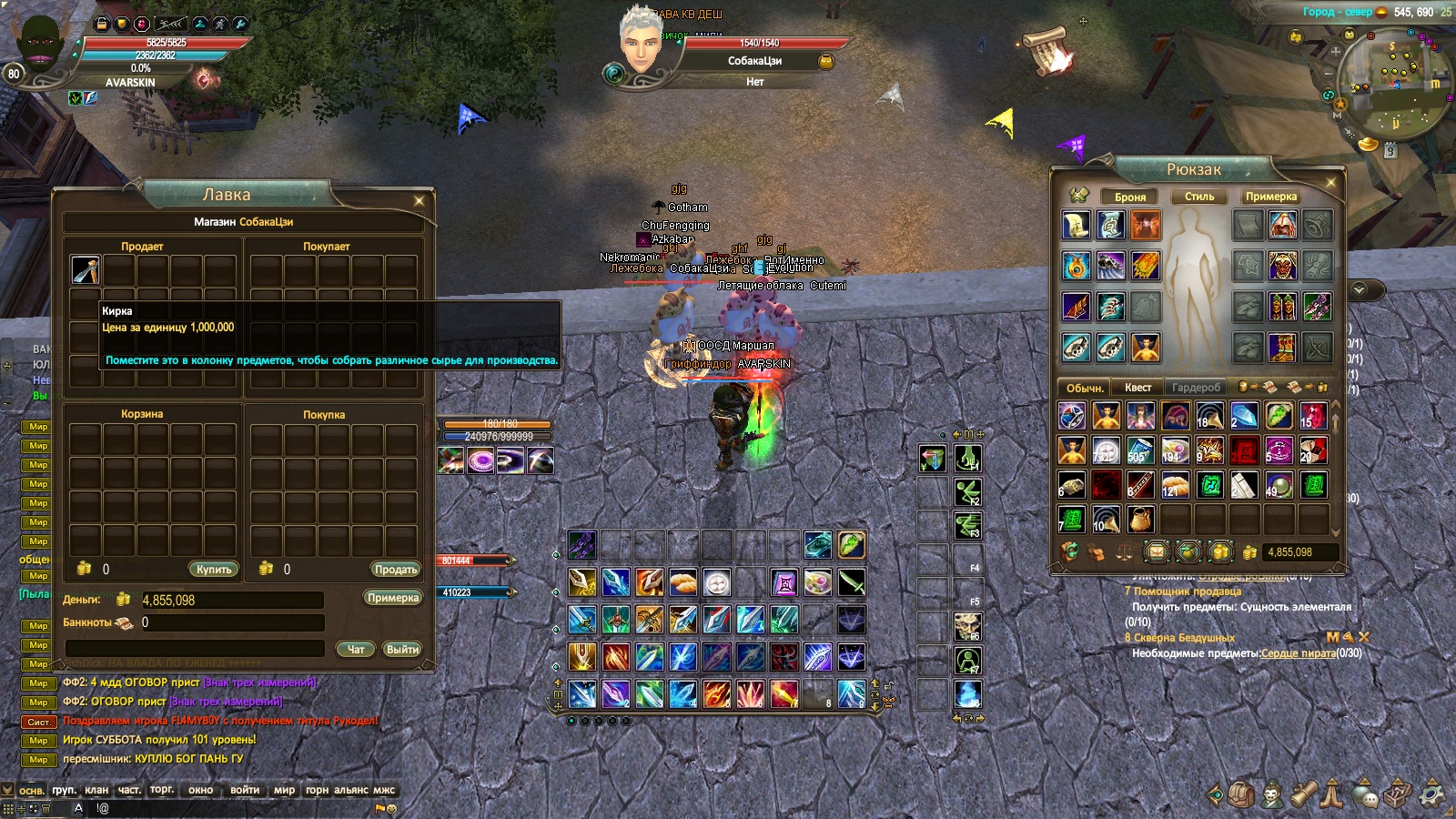This screenshot has height=819, width=1456.
Task: Click the Чат button in the shop
Action: pos(356,650)
